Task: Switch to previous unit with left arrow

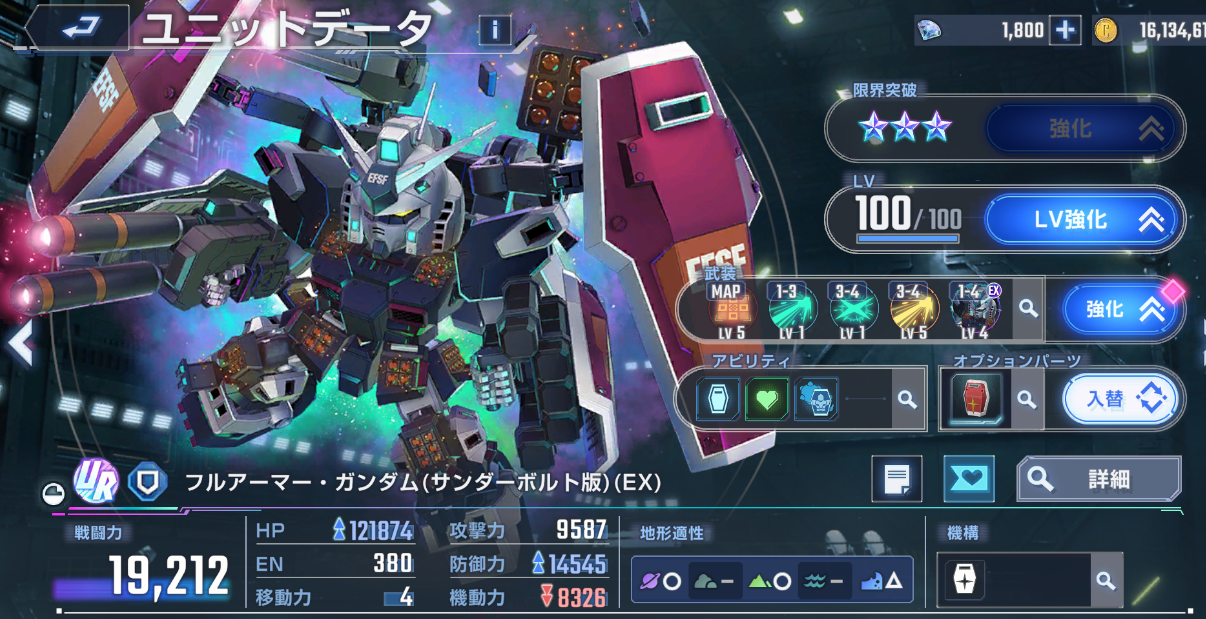Action: pyautogui.click(x=19, y=344)
